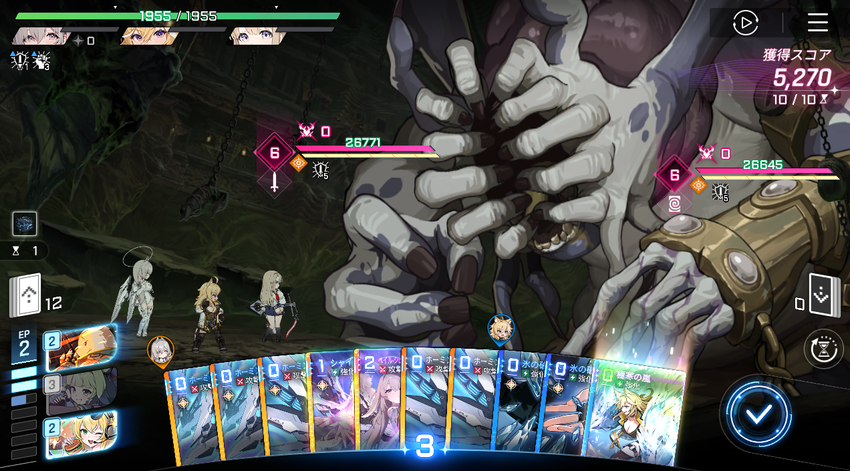The width and height of the screenshot is (850, 471).
Task: Open the hourglass turn history button
Action: (822, 349)
